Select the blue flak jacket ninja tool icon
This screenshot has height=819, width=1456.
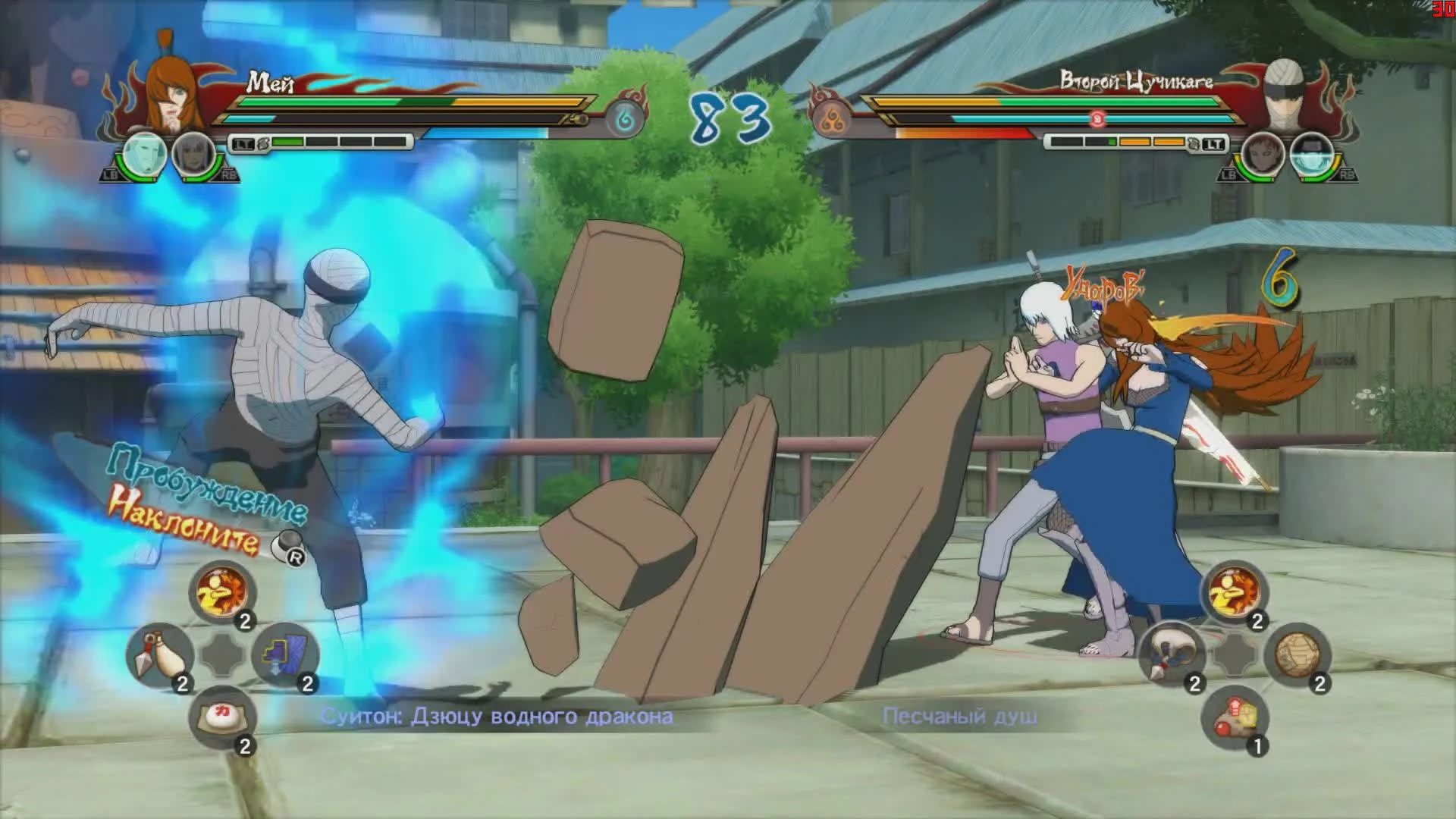tap(284, 651)
